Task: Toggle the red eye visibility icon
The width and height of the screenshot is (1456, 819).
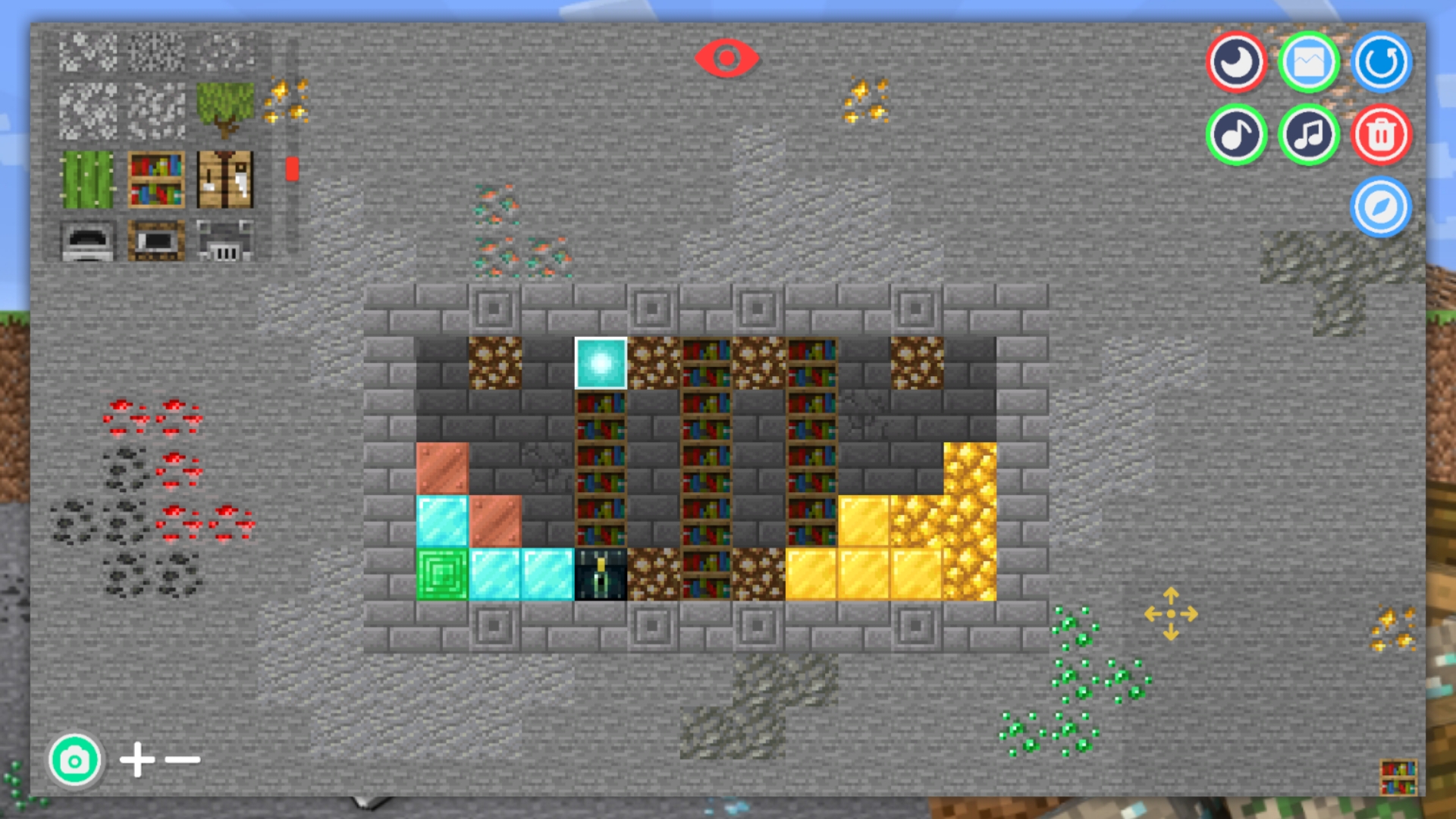Action: [727, 57]
